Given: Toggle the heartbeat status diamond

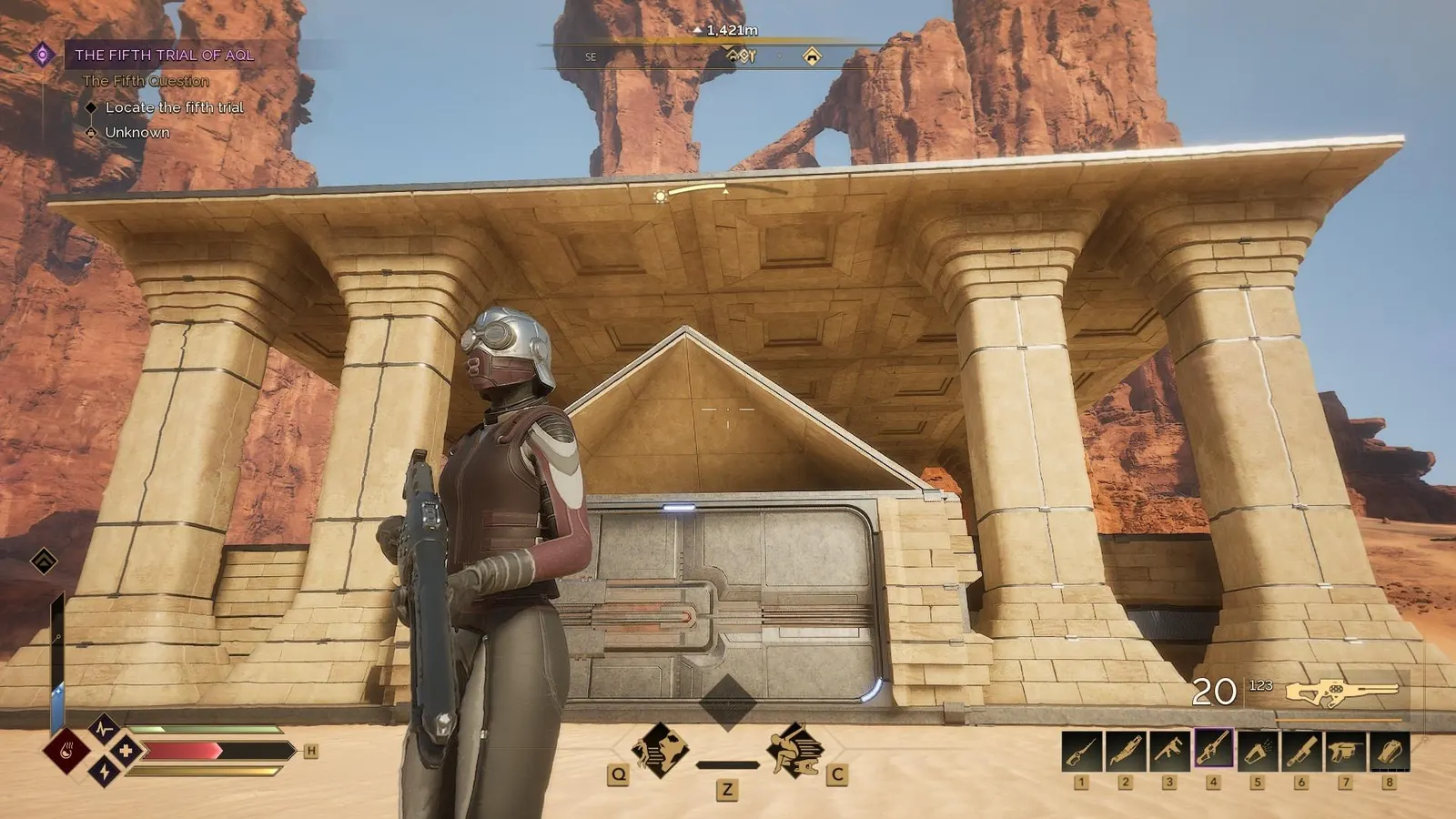Looking at the screenshot, I should coord(104,731).
